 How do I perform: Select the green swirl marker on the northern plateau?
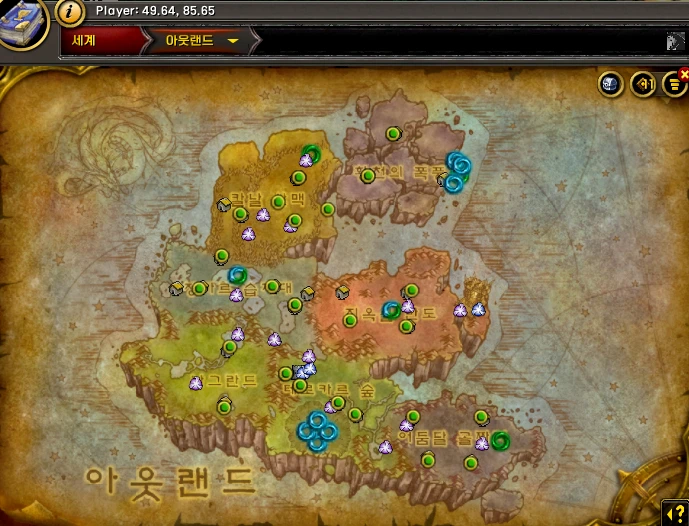[x=310, y=154]
